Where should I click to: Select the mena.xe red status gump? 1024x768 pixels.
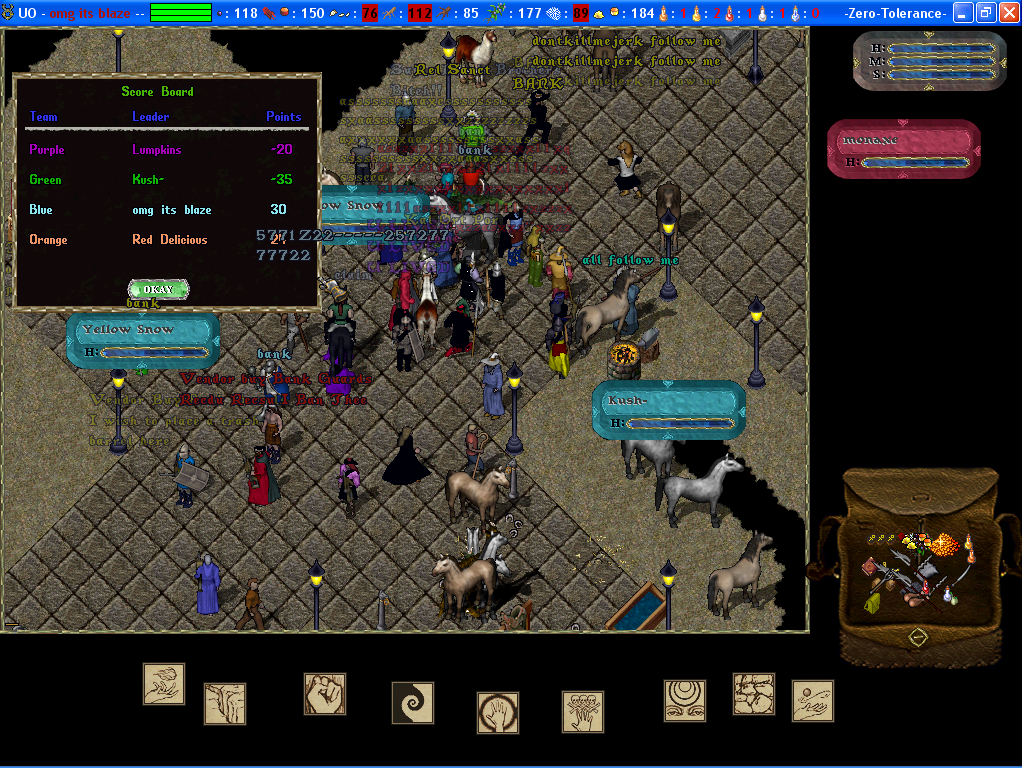(904, 149)
